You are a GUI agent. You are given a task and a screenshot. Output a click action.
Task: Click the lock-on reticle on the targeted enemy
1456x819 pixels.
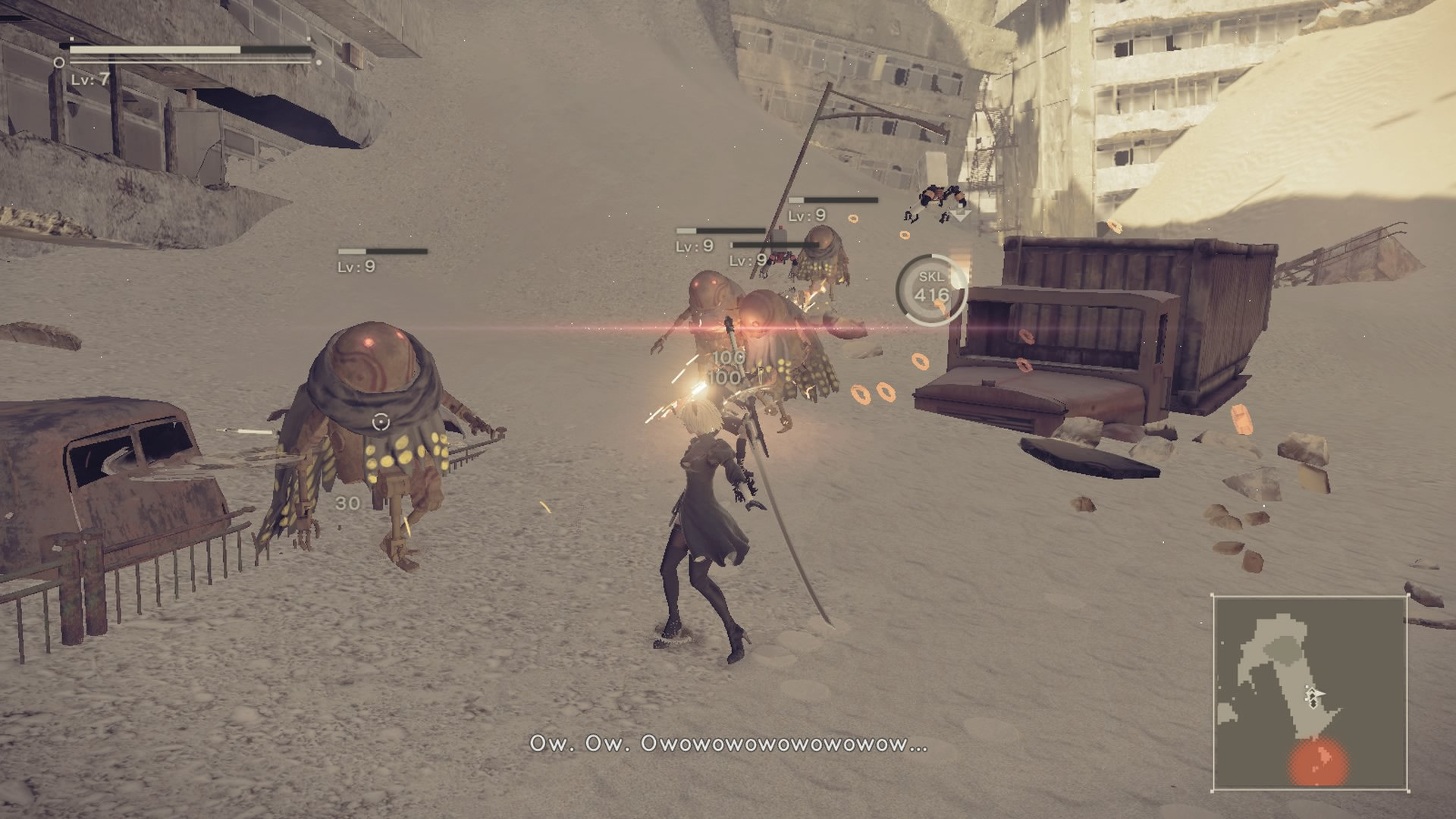point(381,422)
